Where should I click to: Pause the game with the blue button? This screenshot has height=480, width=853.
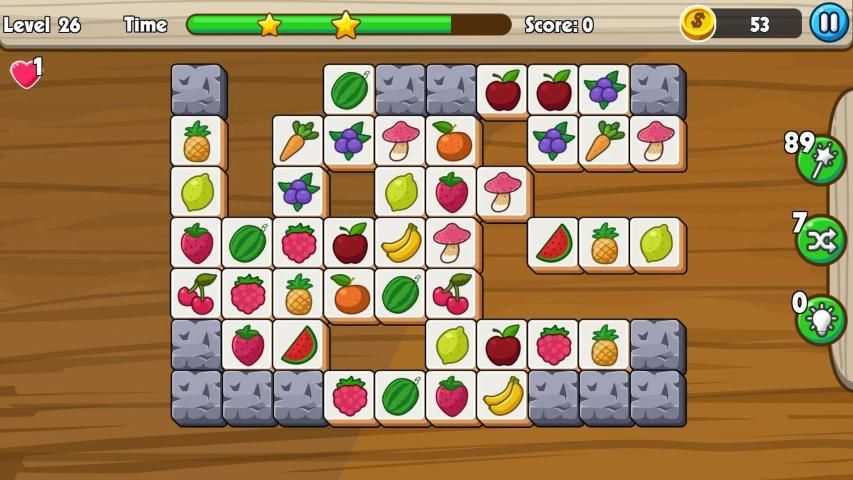point(828,22)
